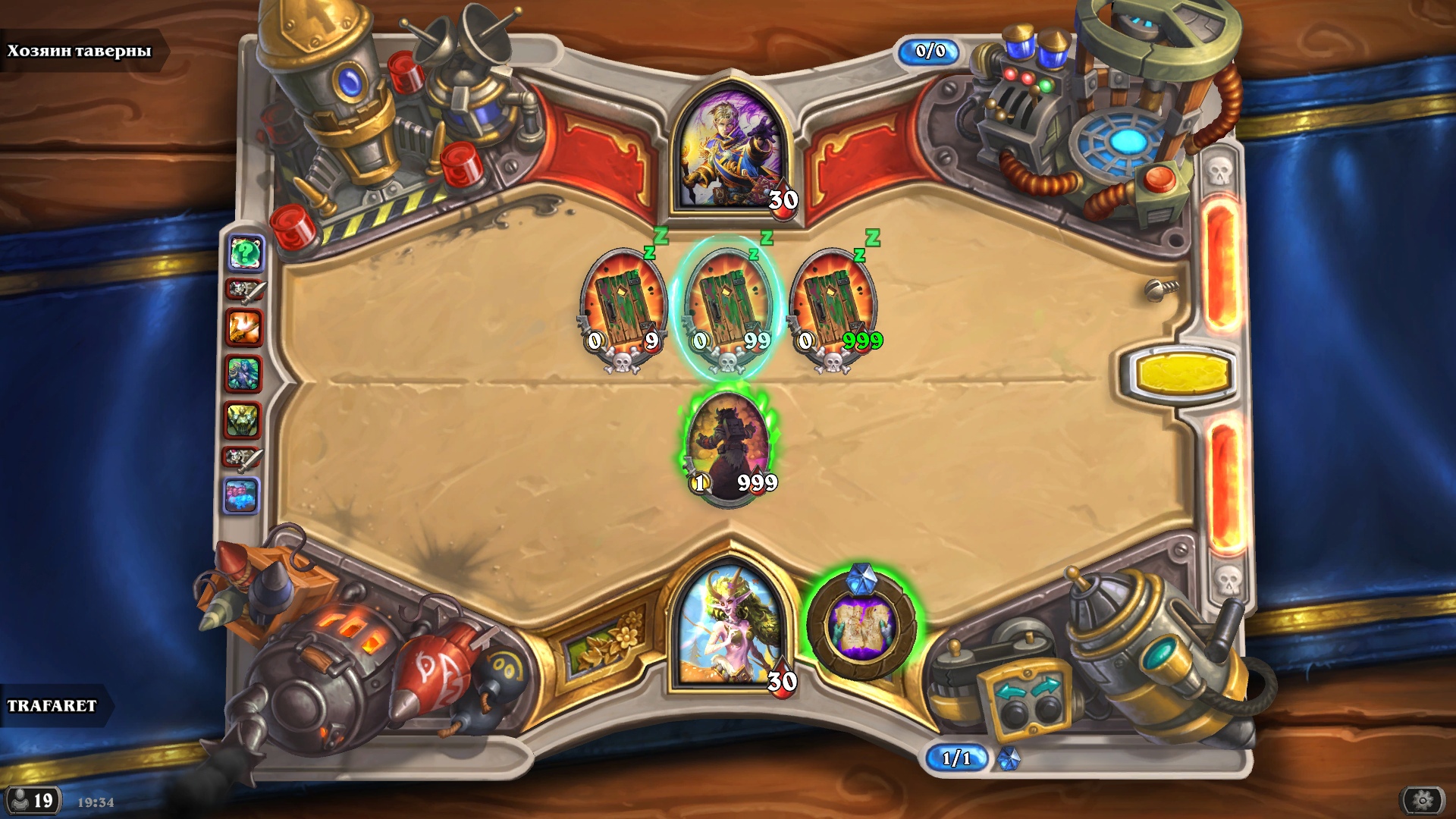Viewport: 1456px width, 819px height.
Task: Inspect the blue-haired elf history tile
Action: click(x=243, y=374)
